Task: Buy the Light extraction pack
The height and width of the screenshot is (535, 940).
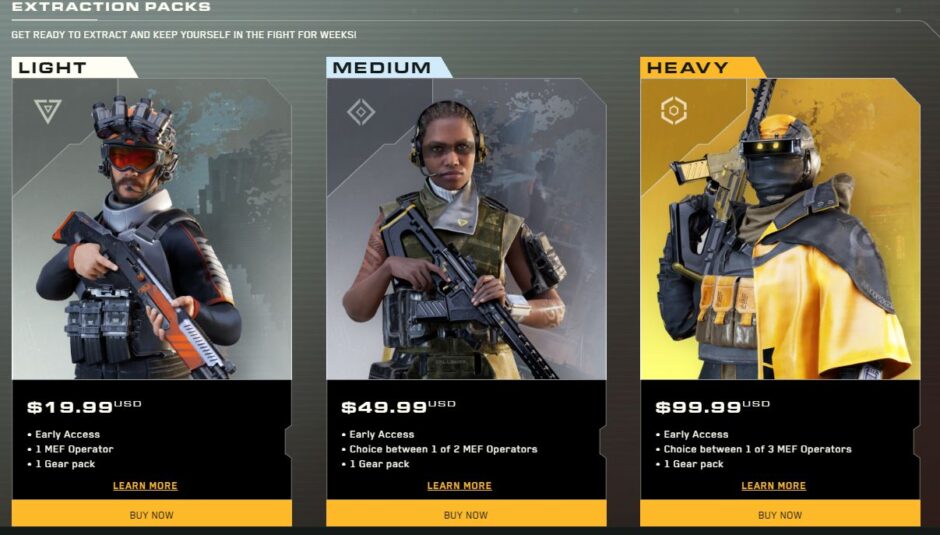Action: click(151, 515)
